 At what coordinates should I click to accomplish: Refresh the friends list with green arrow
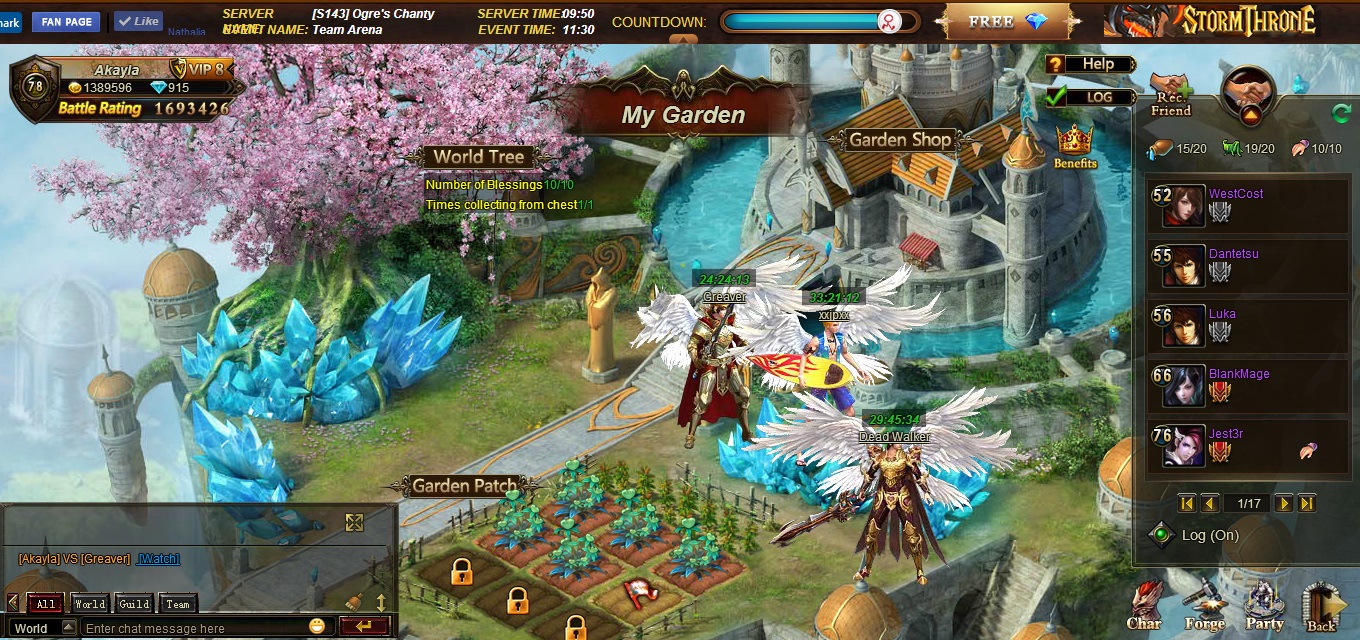pyautogui.click(x=1341, y=113)
